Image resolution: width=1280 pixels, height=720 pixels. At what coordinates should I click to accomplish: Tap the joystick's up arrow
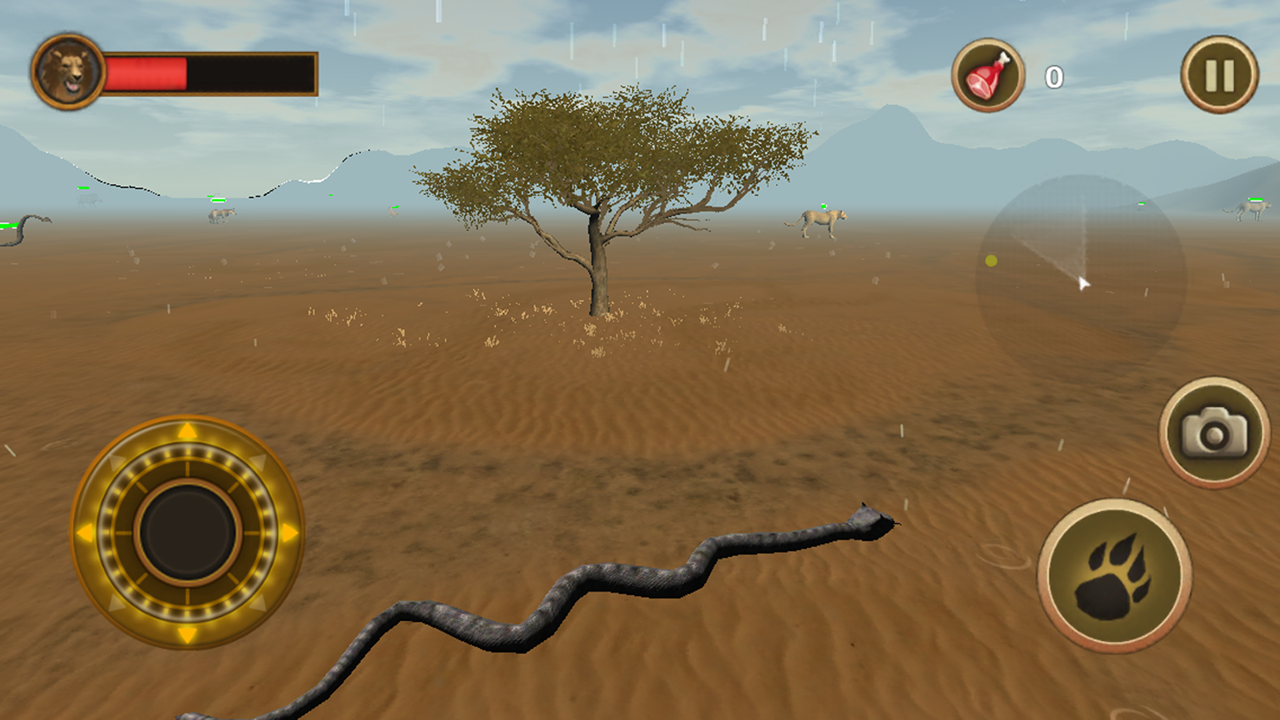[x=187, y=431]
